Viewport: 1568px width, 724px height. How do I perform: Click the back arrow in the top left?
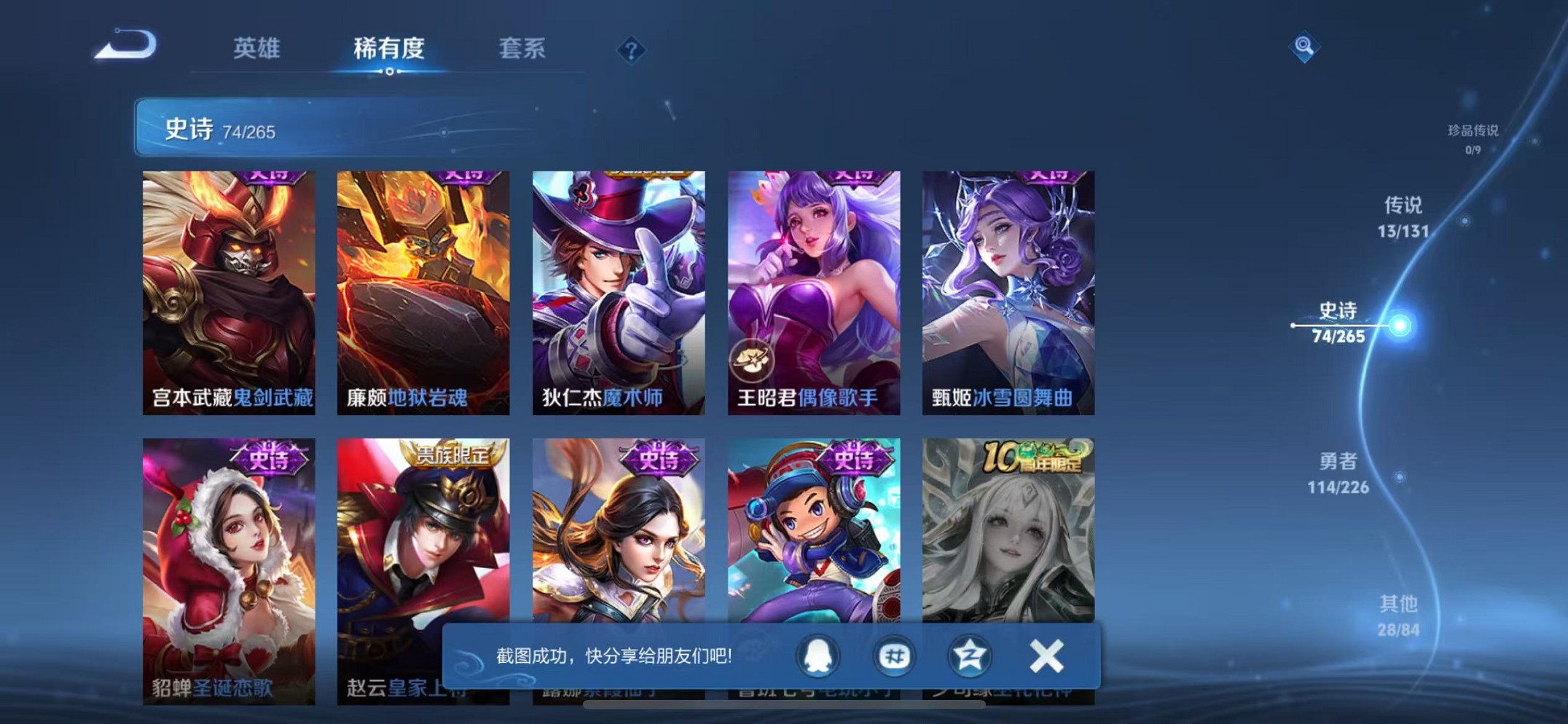pos(125,47)
